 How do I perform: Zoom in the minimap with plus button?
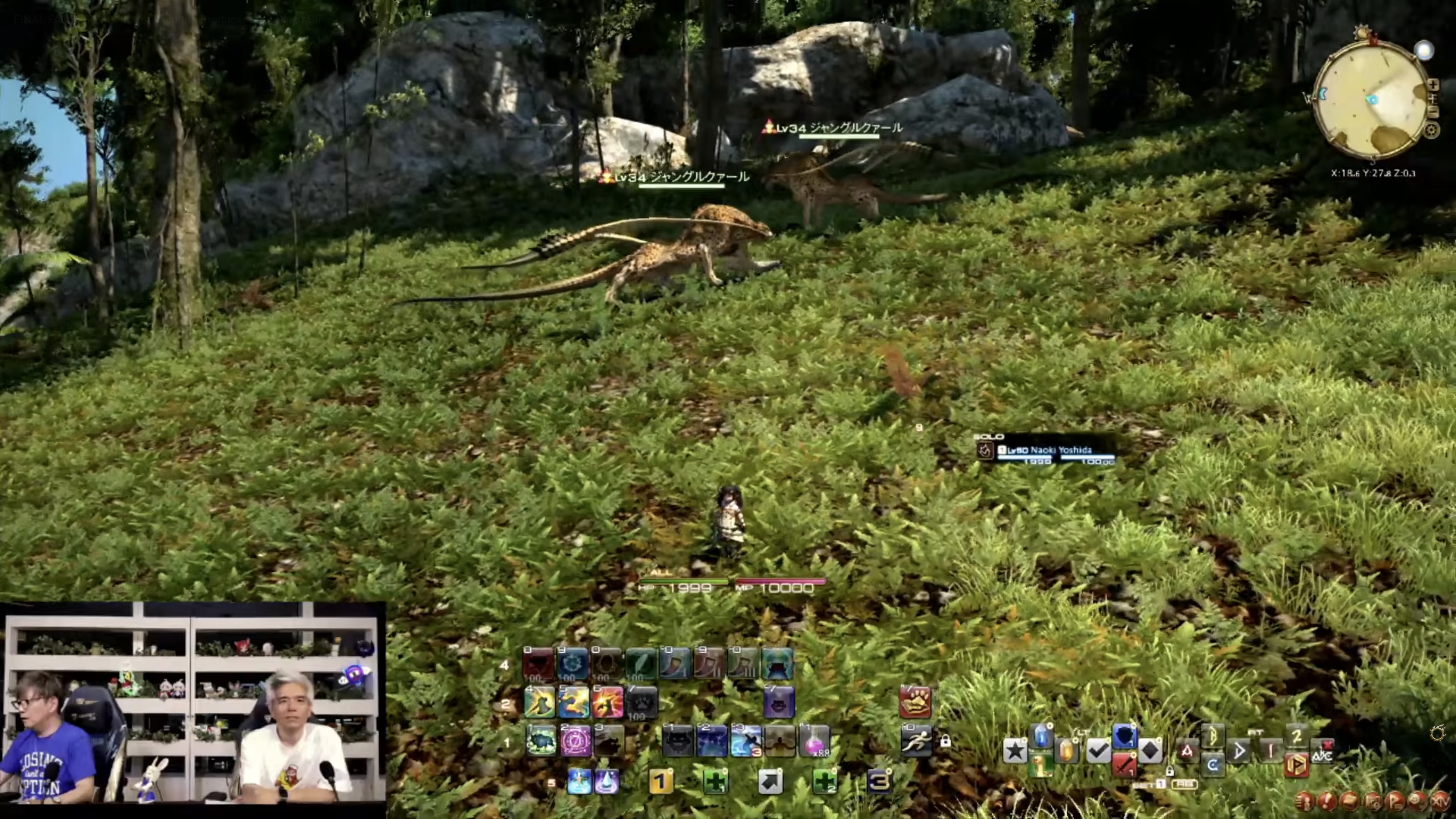tap(1433, 85)
